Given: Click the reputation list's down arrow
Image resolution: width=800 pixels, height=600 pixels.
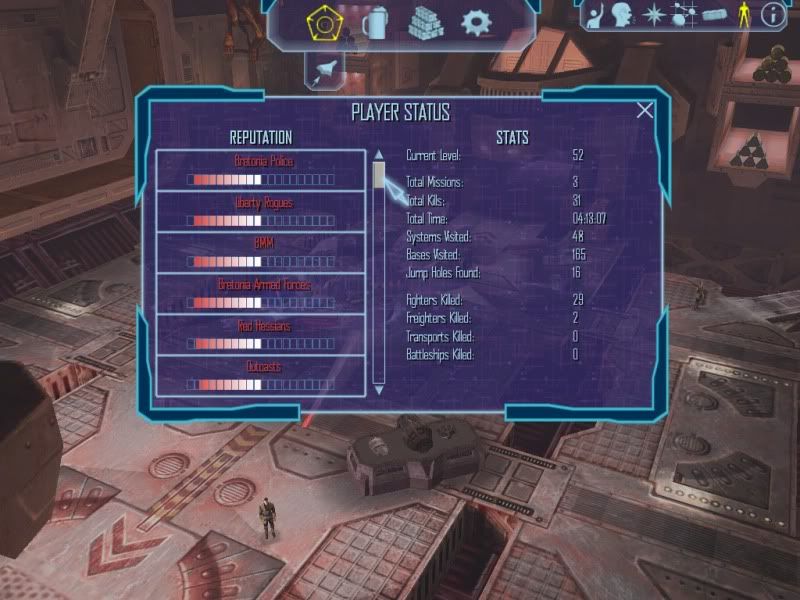Looking at the screenshot, I should click(x=379, y=388).
